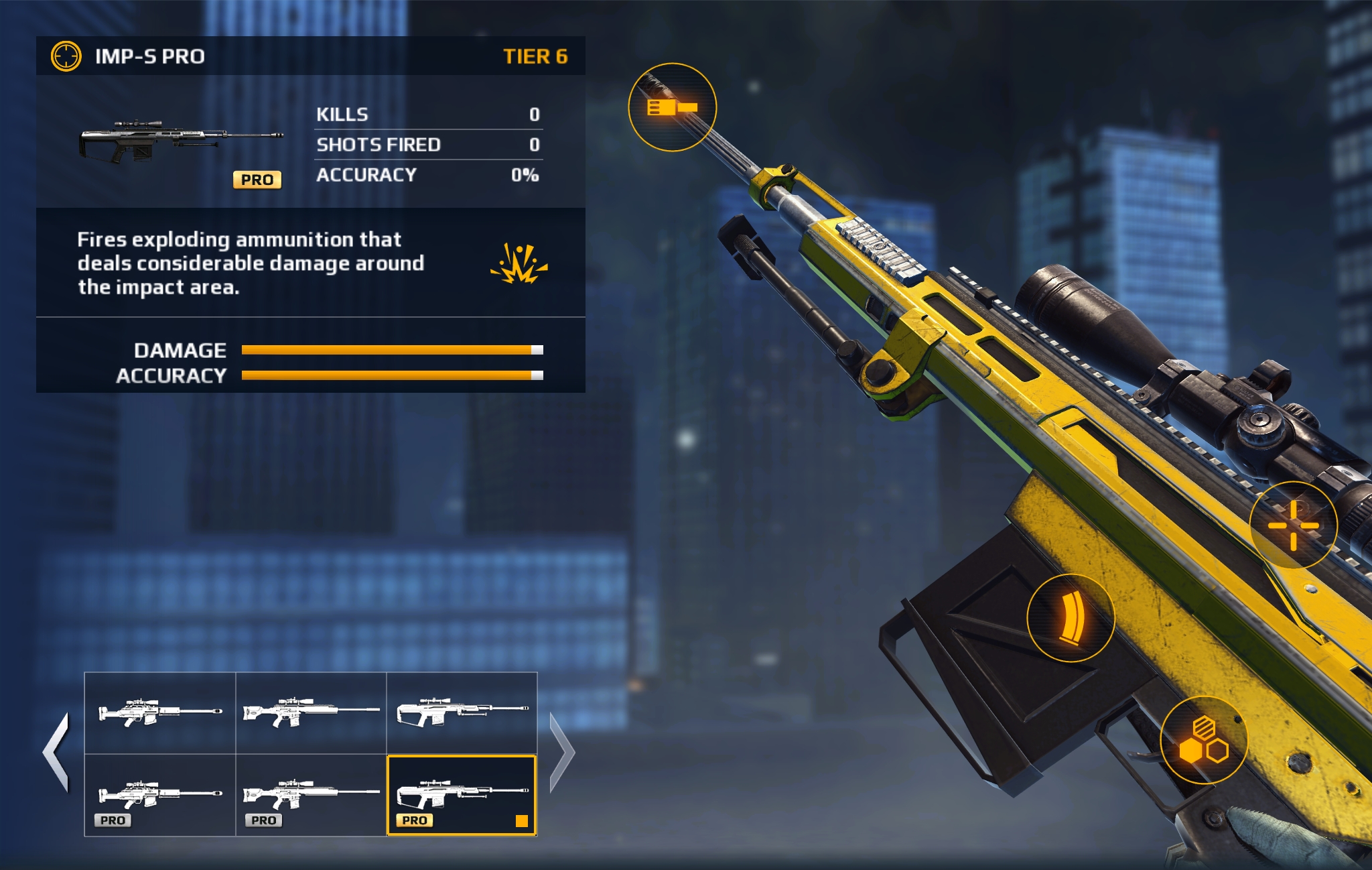Select the highlighted IMP-S PRO weapon tile

(462, 795)
